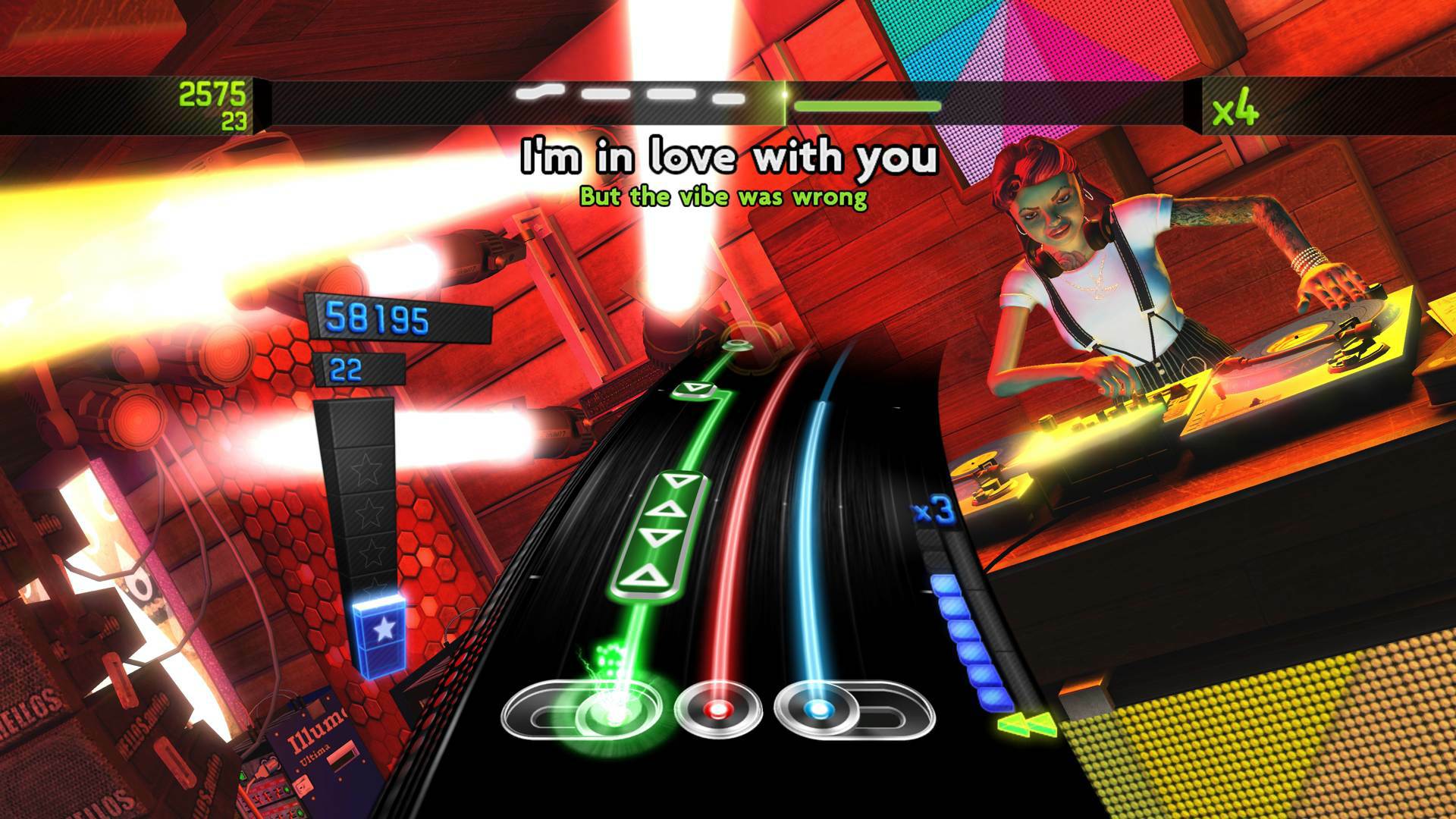Screen dimensions: 1456x819
Task: Expand the score panel showing 58195
Action: [x=377, y=319]
